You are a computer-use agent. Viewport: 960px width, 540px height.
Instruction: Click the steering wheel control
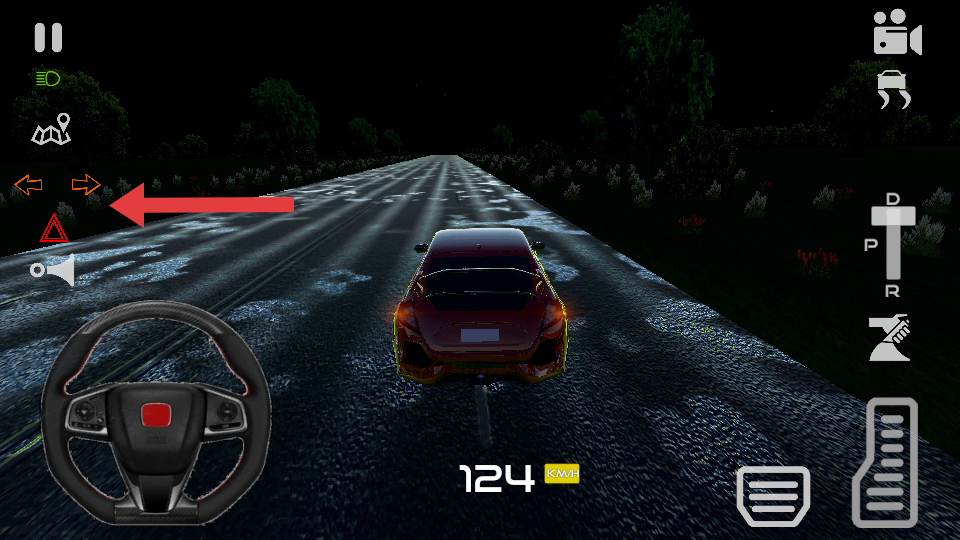tap(156, 412)
